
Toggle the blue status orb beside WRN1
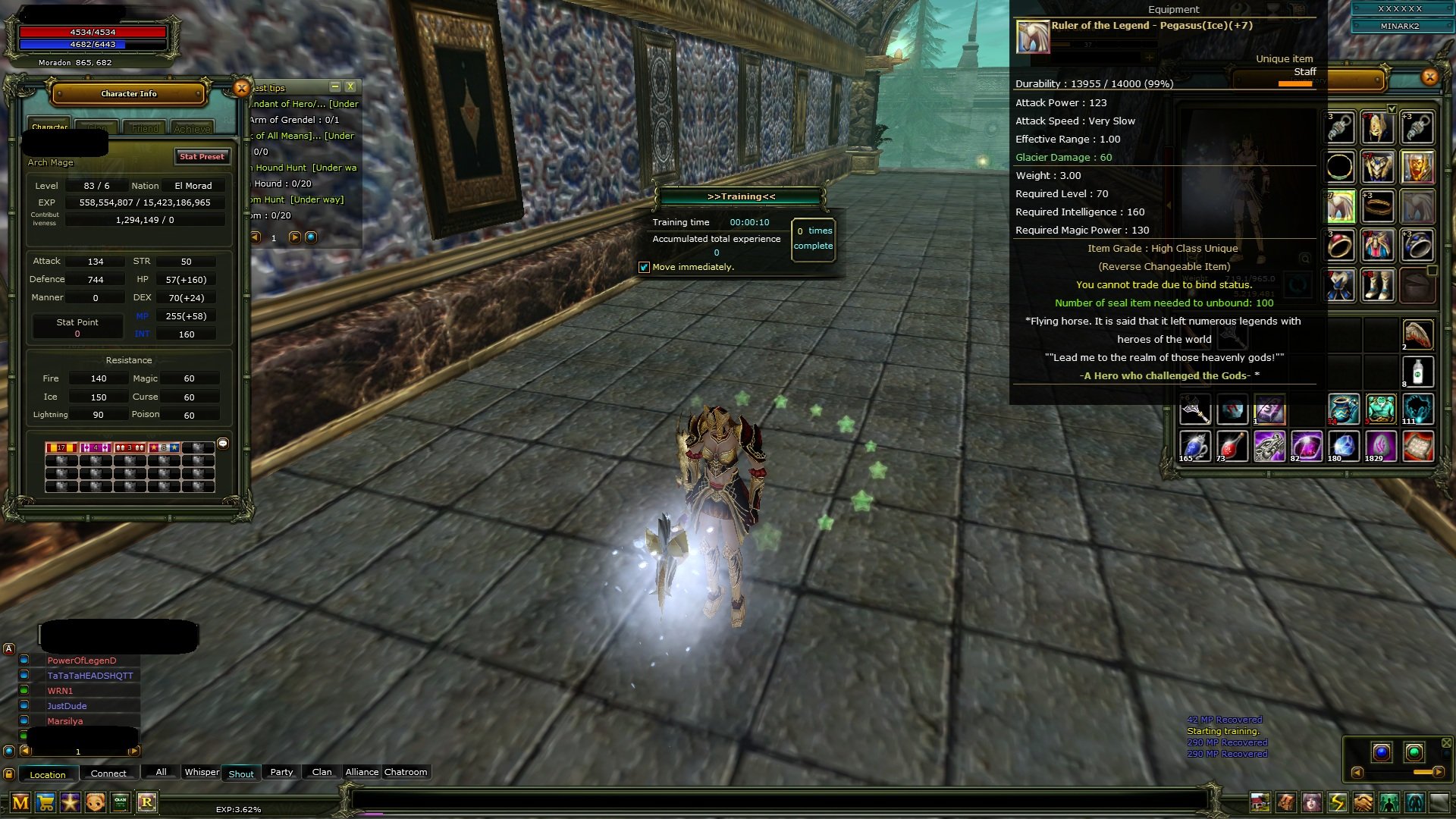(25, 690)
